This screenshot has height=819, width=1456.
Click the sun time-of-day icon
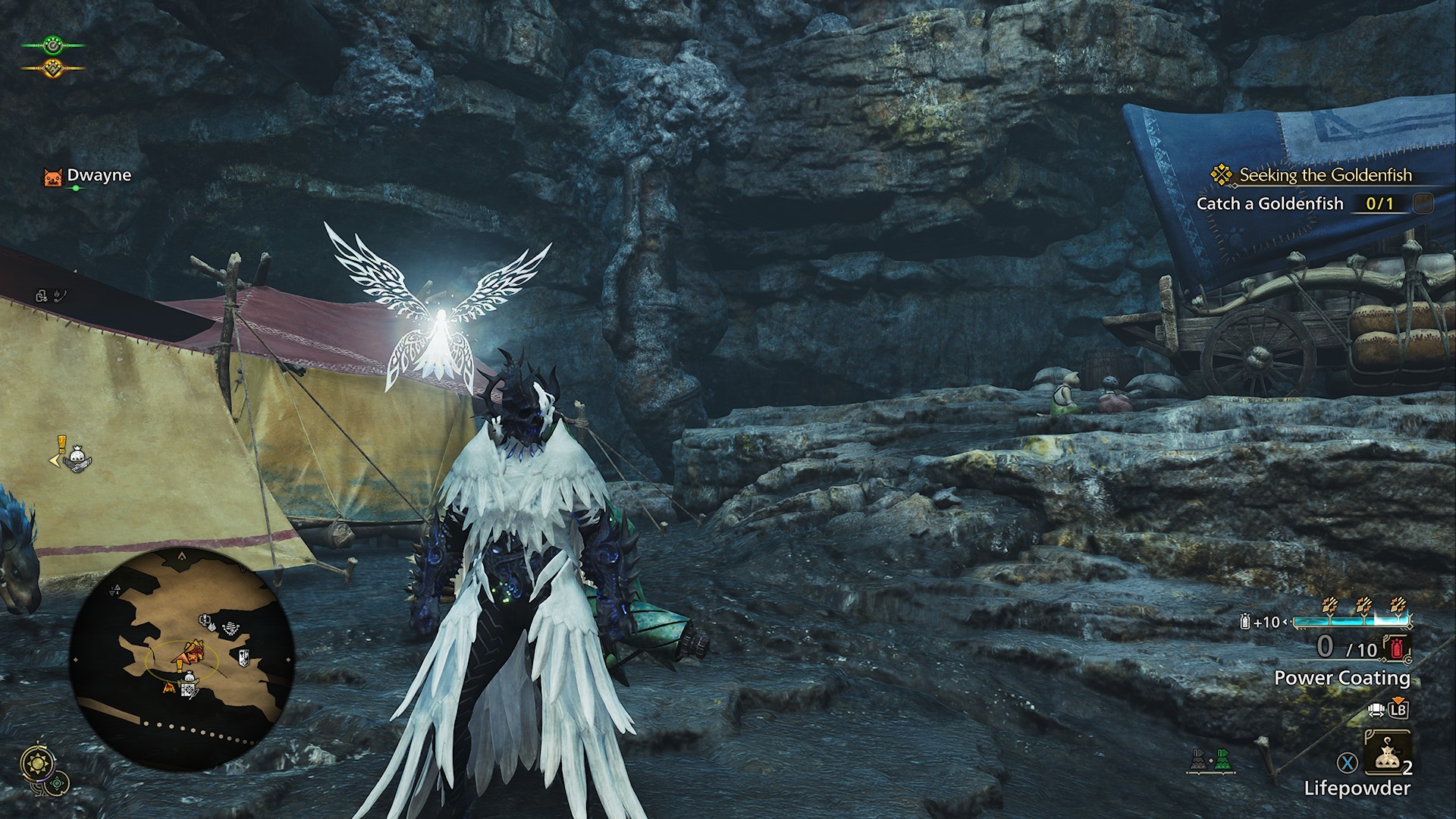(36, 764)
